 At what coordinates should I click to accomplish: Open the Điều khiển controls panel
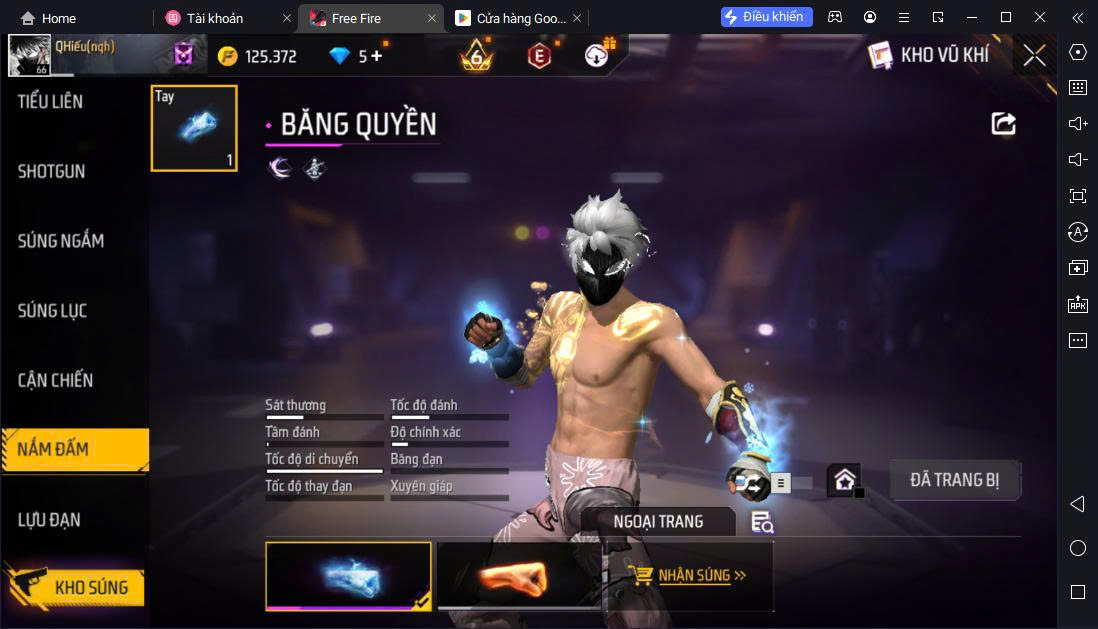(x=766, y=17)
